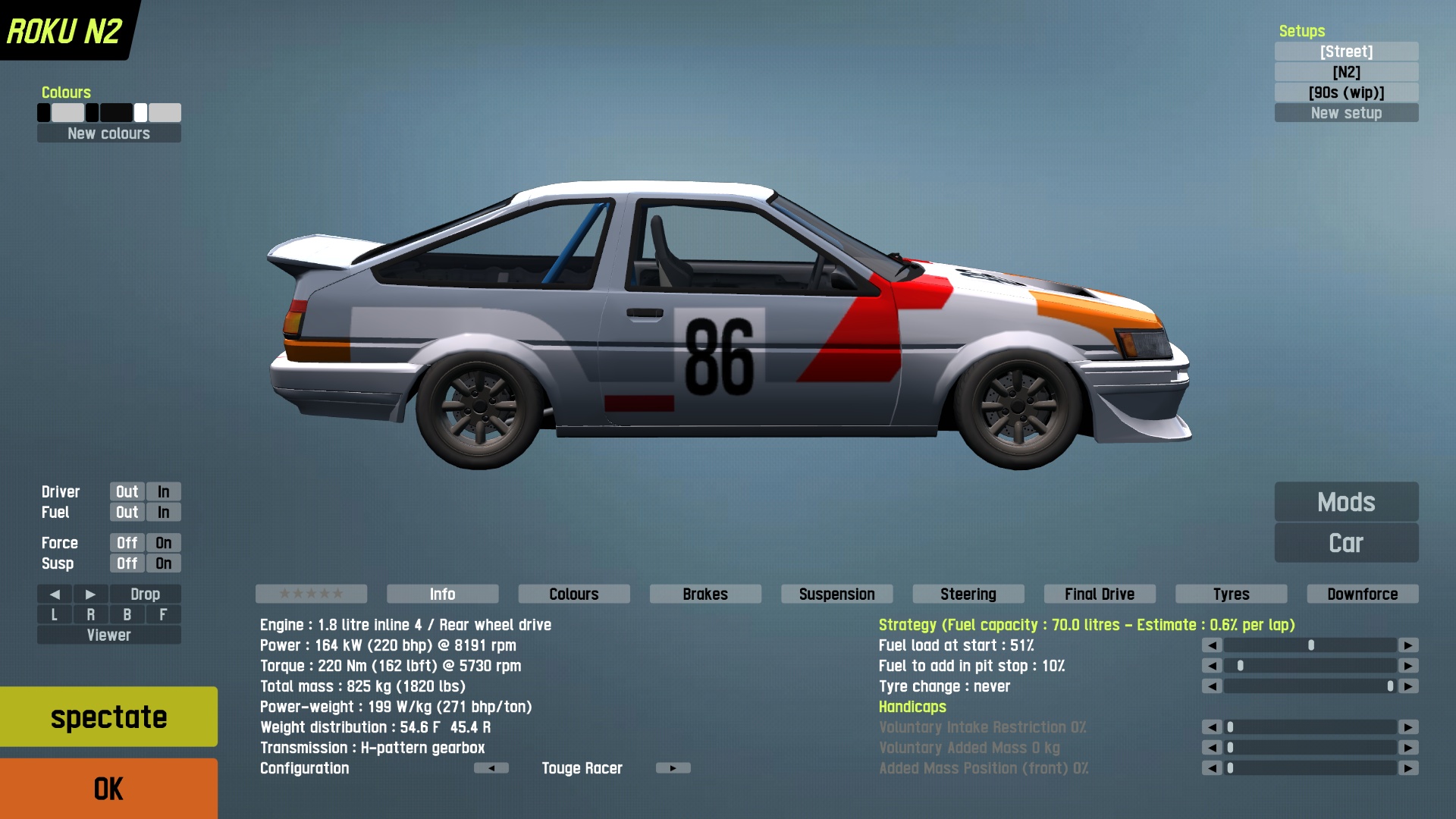
Task: View the Downforce tab
Action: pyautogui.click(x=1362, y=594)
